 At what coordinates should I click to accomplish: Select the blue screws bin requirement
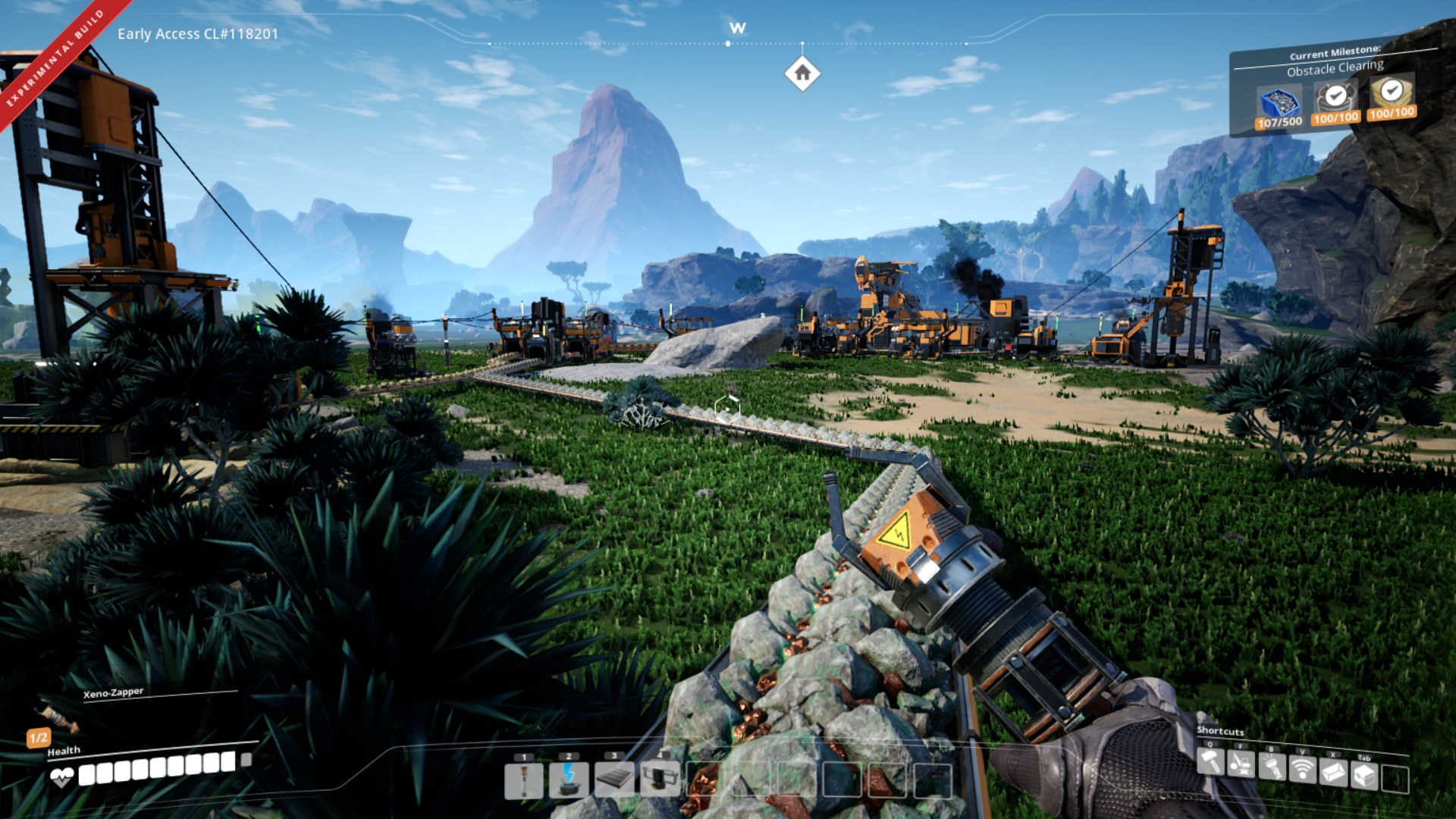pos(1279,104)
